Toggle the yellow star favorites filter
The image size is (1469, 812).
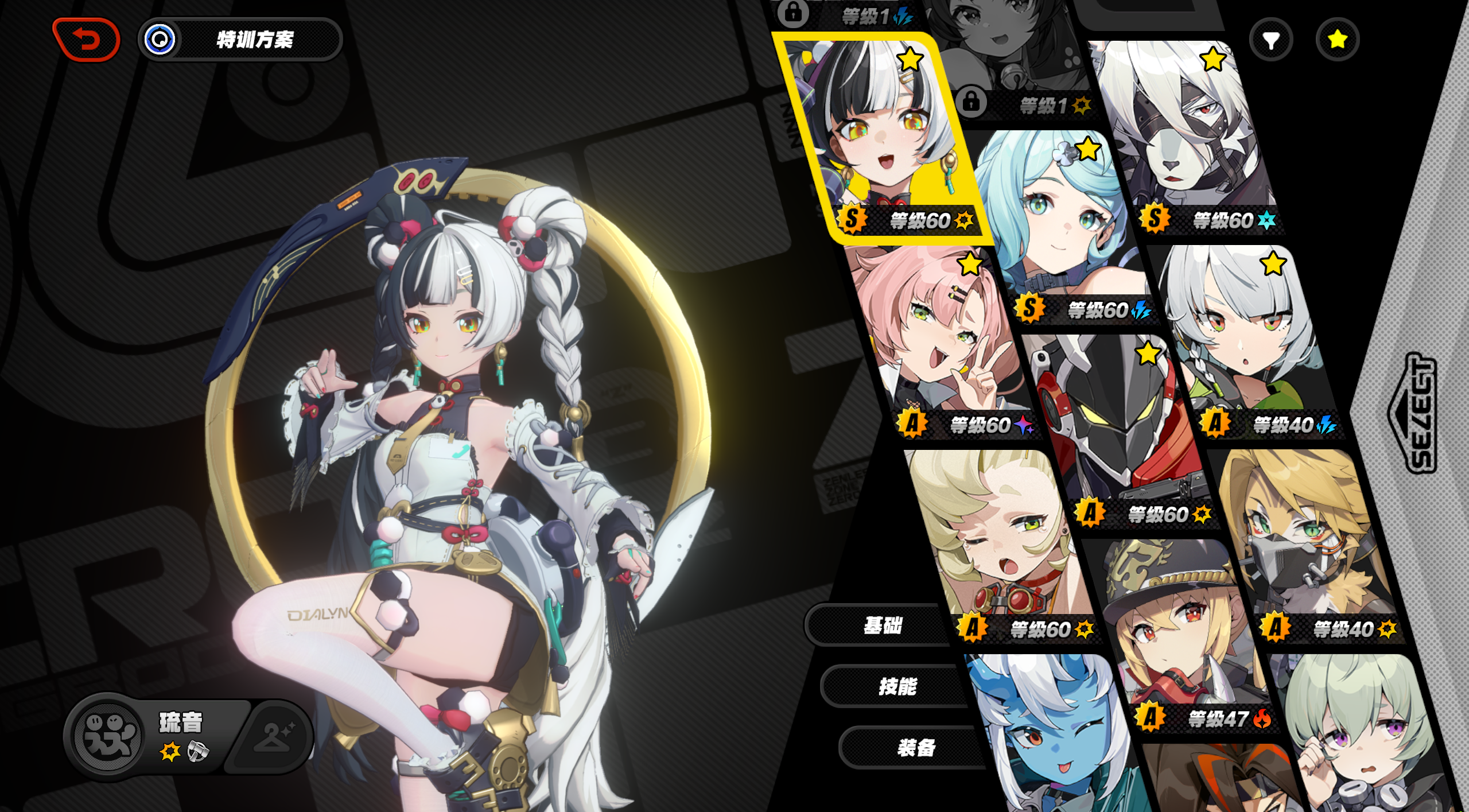[x=1337, y=40]
